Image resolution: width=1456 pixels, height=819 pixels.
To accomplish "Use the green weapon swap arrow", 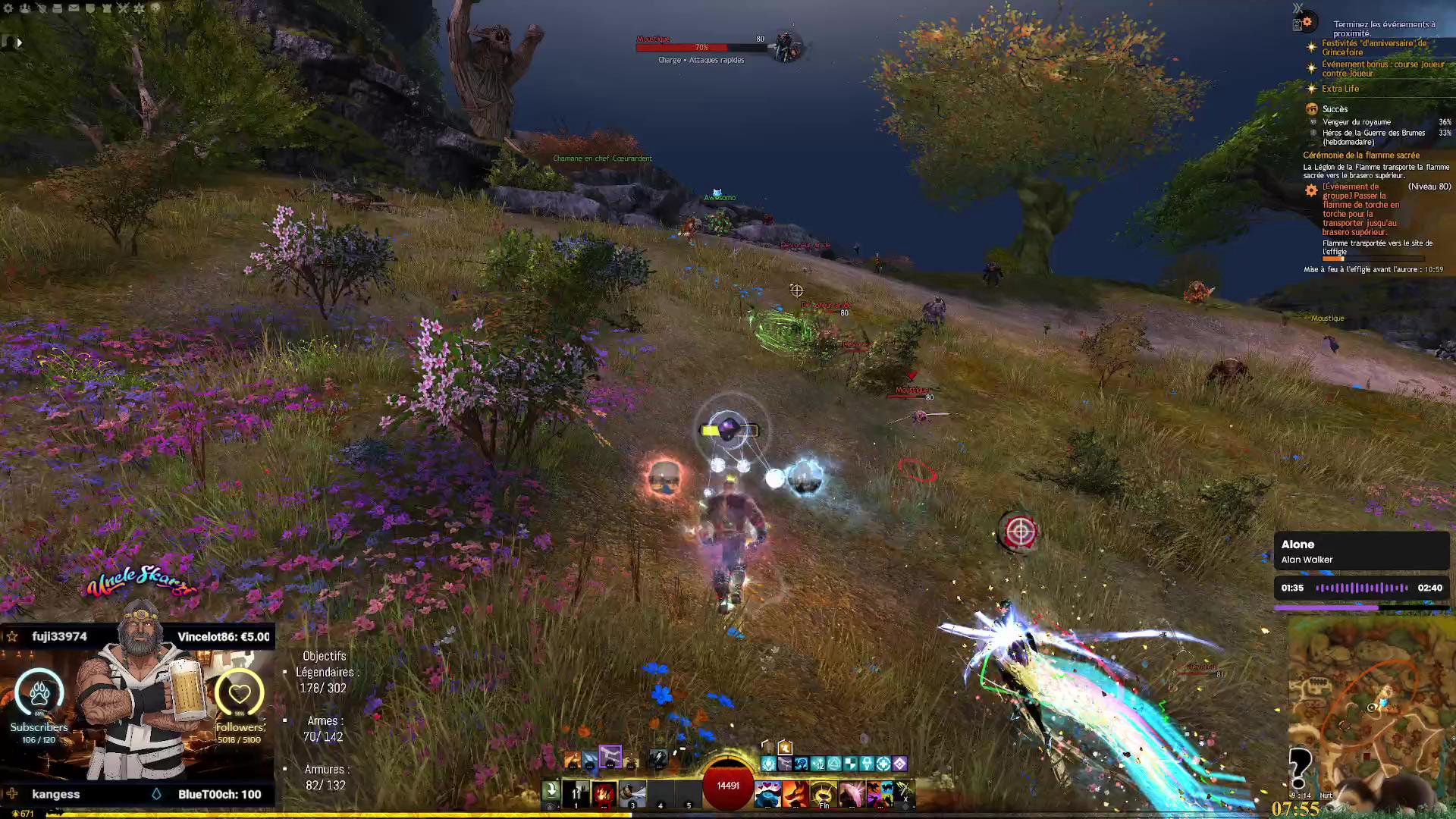I will click(x=551, y=791).
